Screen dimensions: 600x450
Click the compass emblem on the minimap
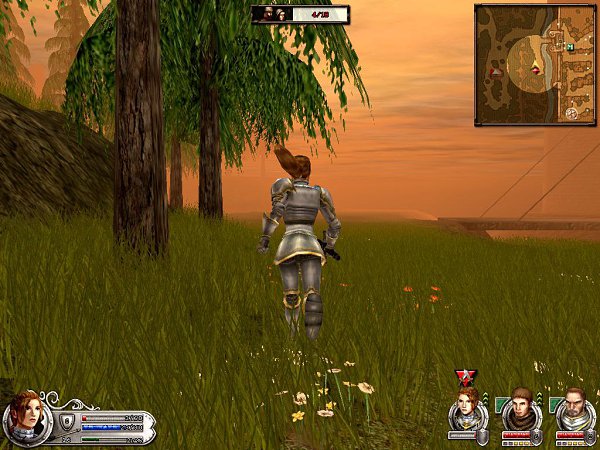(x=571, y=113)
